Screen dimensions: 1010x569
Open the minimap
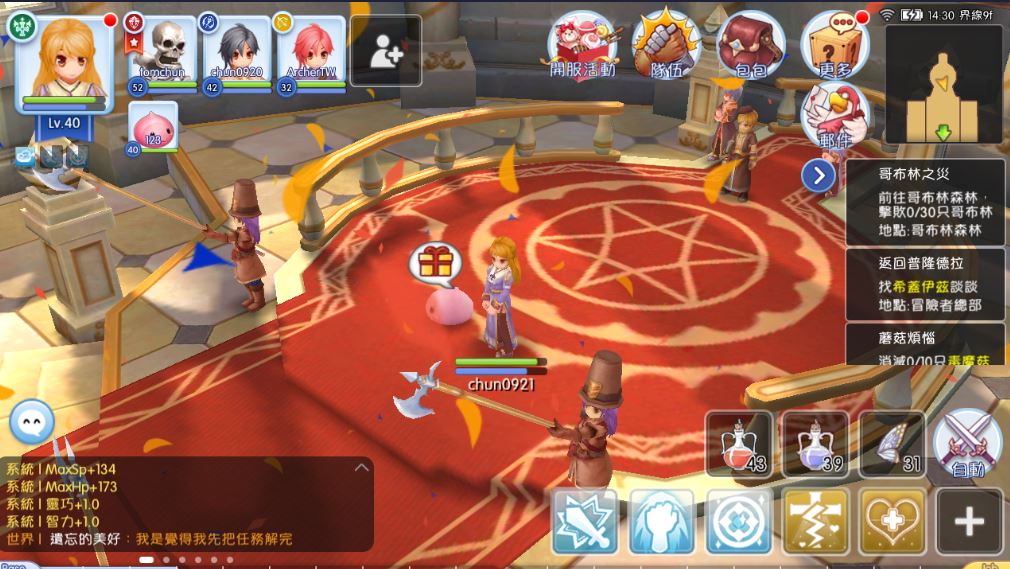[x=944, y=86]
